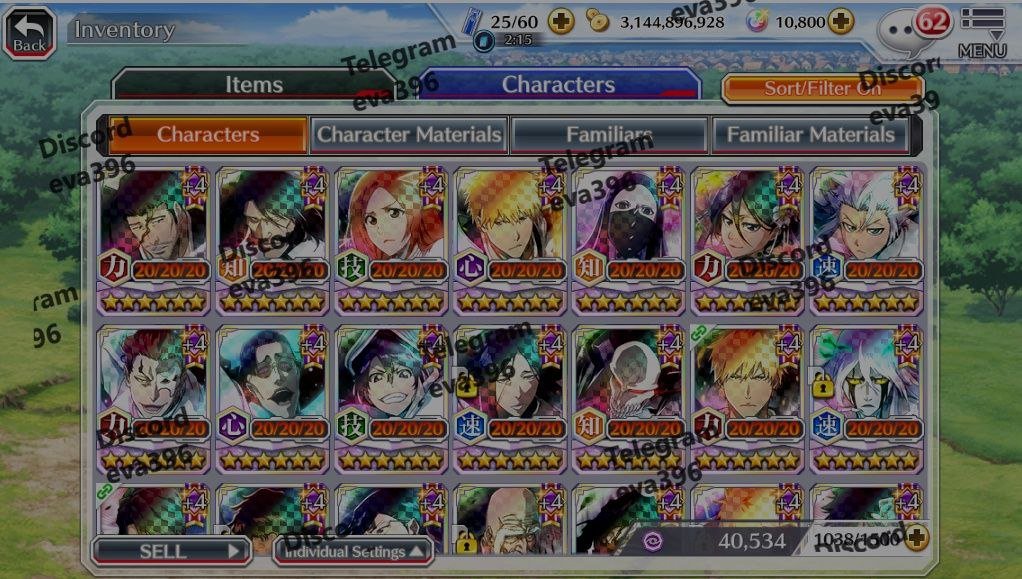Pick the masked purple-haired character card

(629, 240)
